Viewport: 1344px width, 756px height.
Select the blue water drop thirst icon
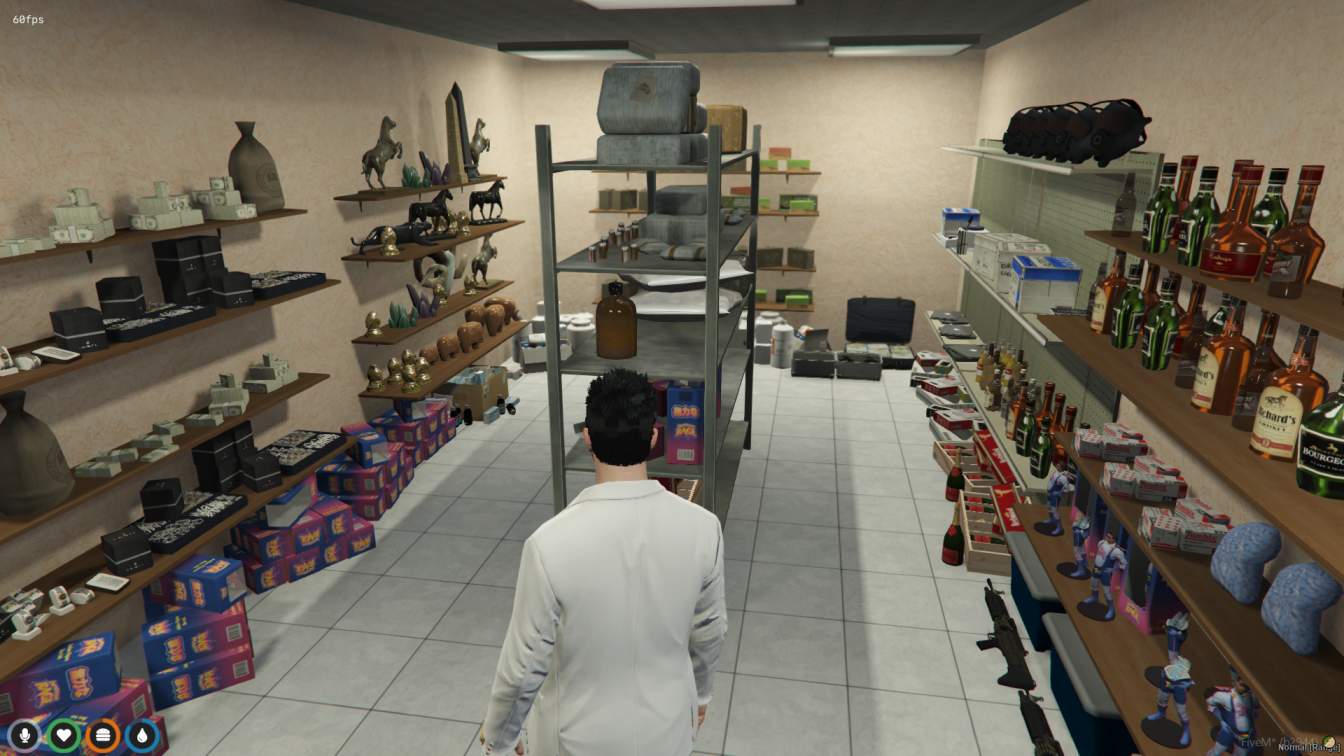click(142, 737)
